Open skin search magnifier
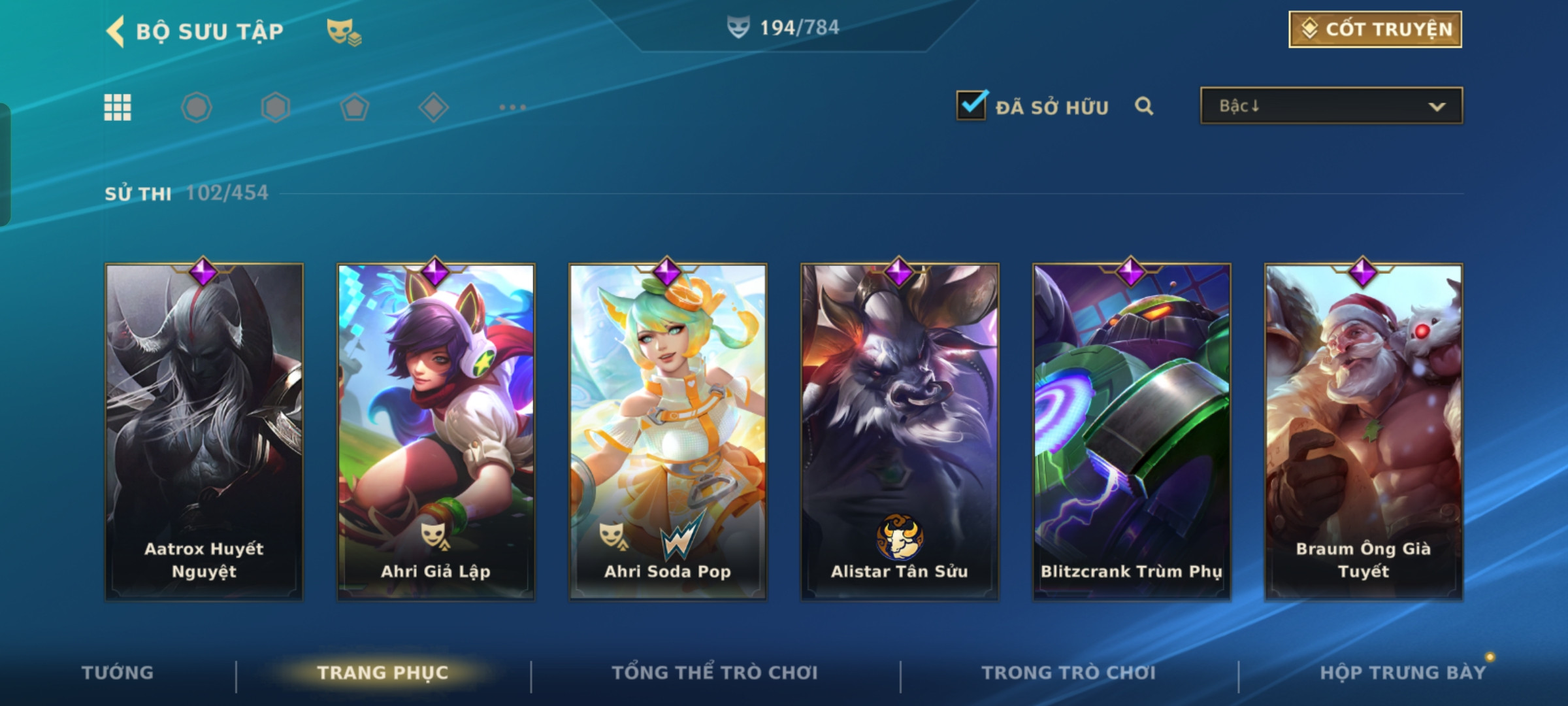This screenshot has width=1568, height=706. click(x=1144, y=106)
